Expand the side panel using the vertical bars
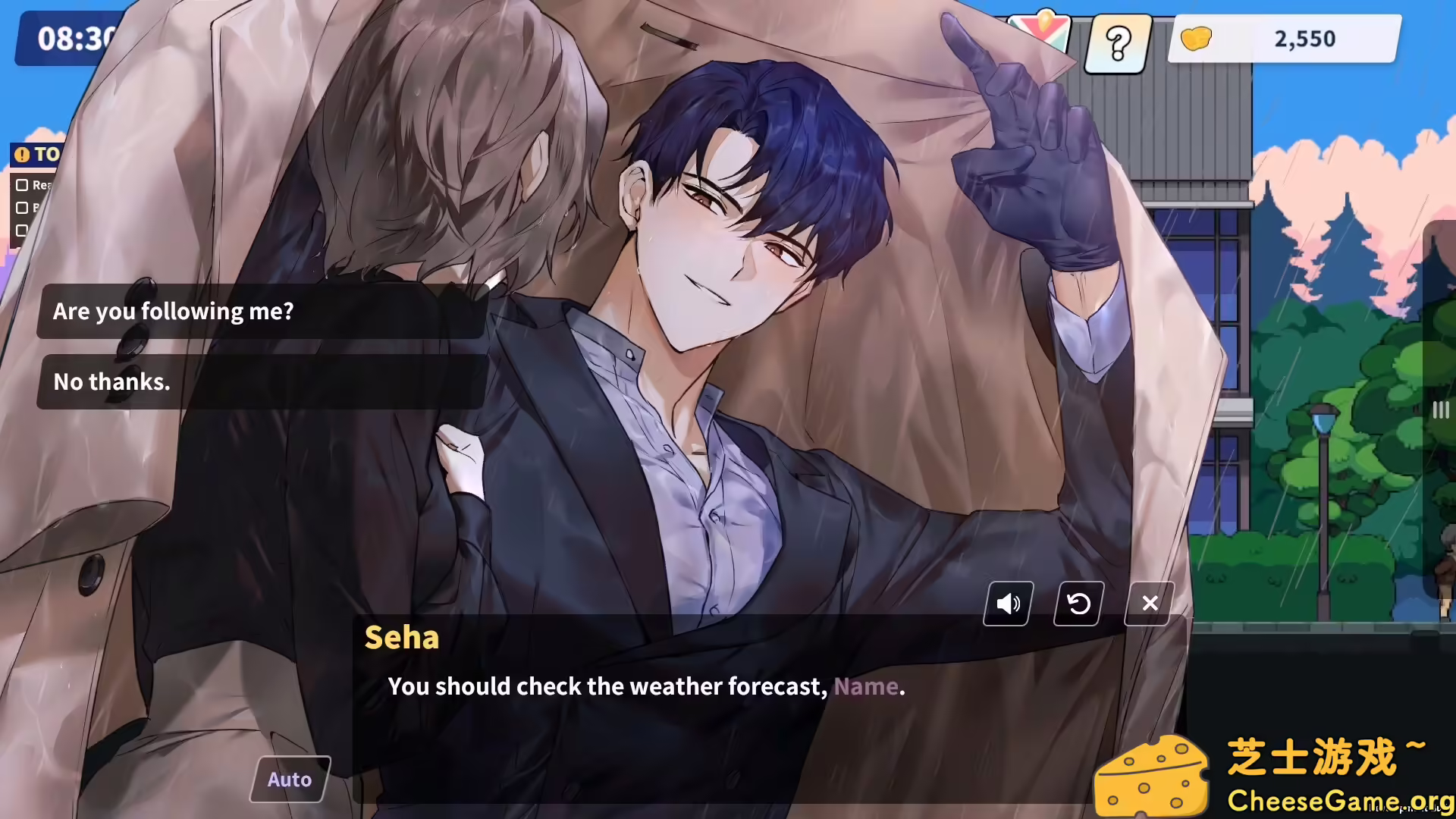1456x819 pixels. coord(1440,409)
